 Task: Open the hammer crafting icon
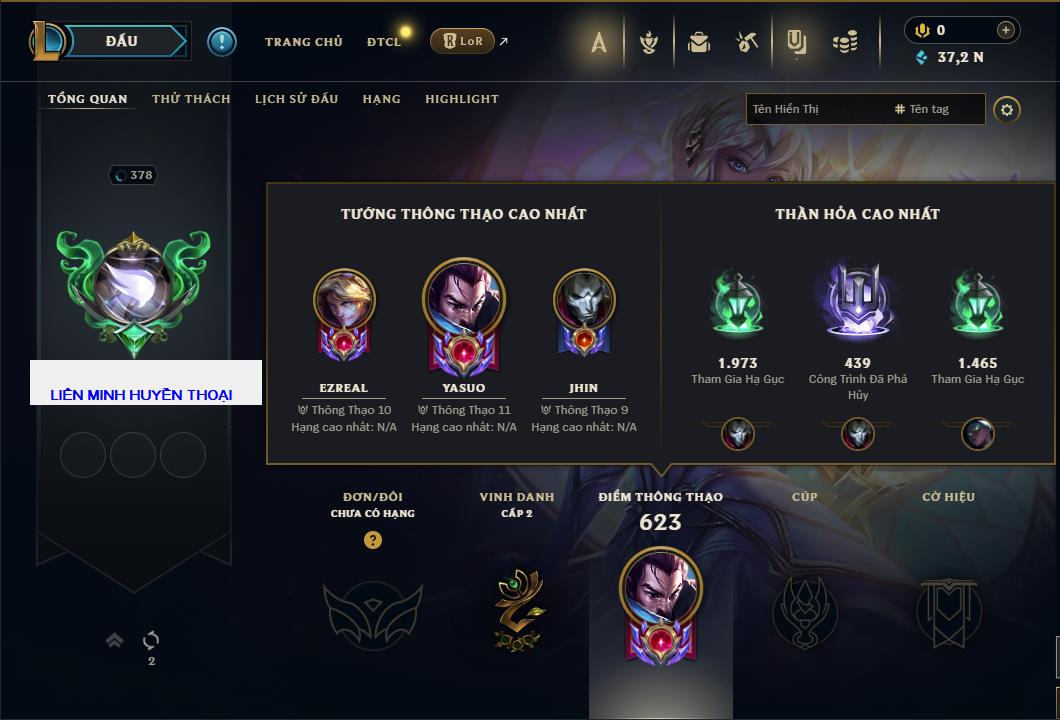pyautogui.click(x=746, y=42)
